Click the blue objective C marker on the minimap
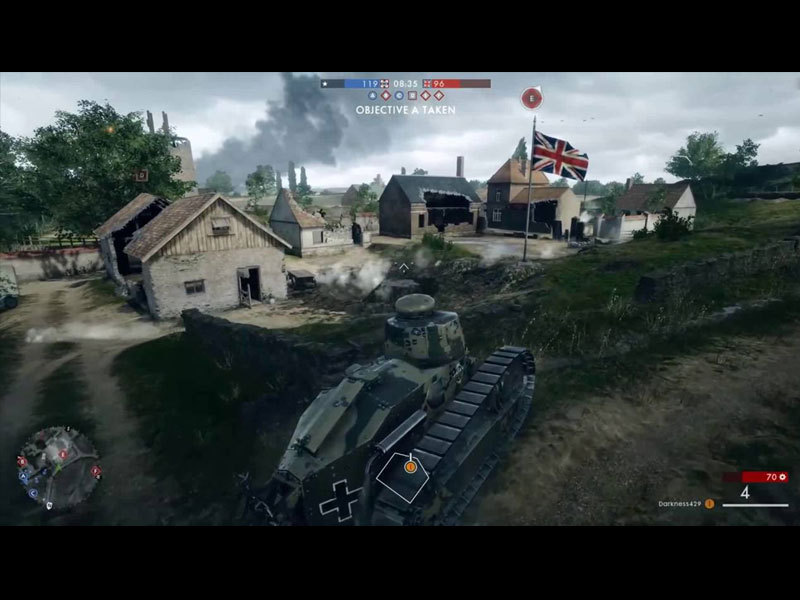This screenshot has width=800, height=600. [x=33, y=492]
